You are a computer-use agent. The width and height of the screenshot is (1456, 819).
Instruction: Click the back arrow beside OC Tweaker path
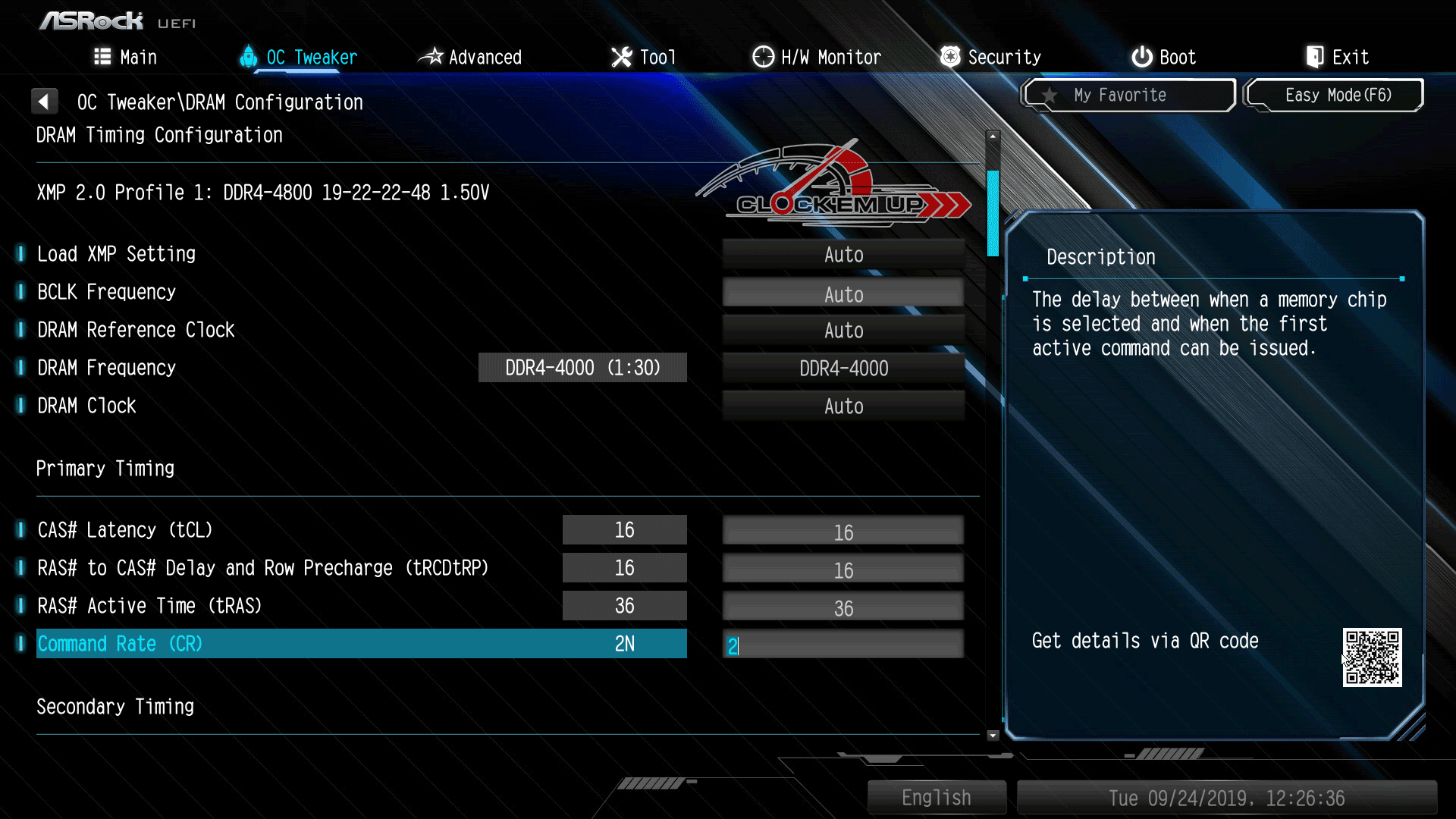click(x=44, y=101)
